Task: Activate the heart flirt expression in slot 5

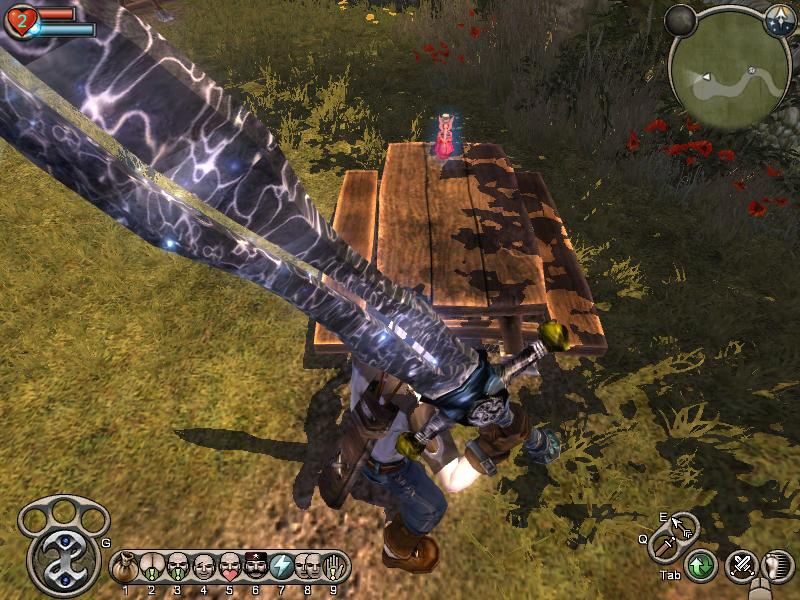Action: click(230, 568)
